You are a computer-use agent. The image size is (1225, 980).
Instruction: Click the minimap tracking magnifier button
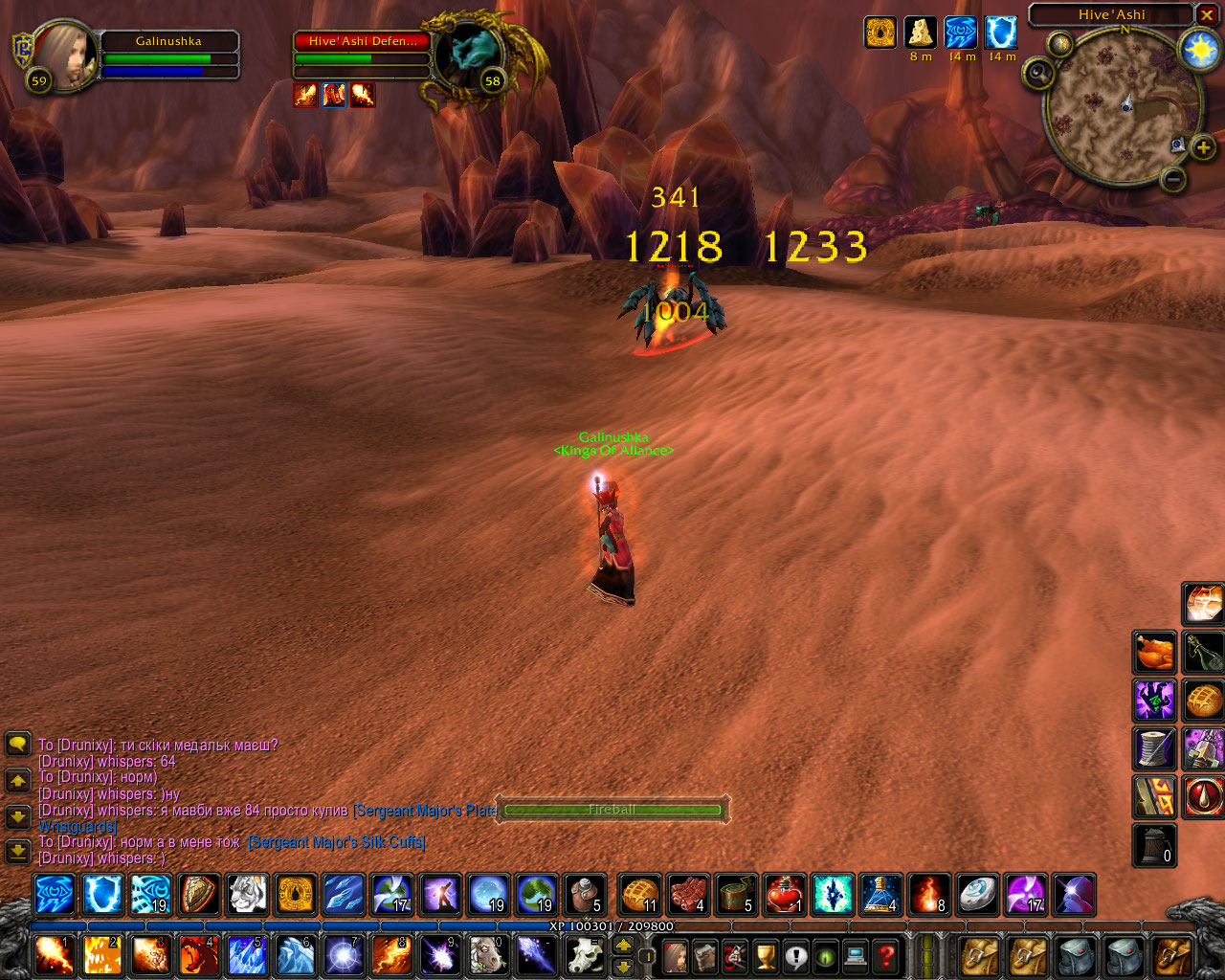pos(1037,73)
